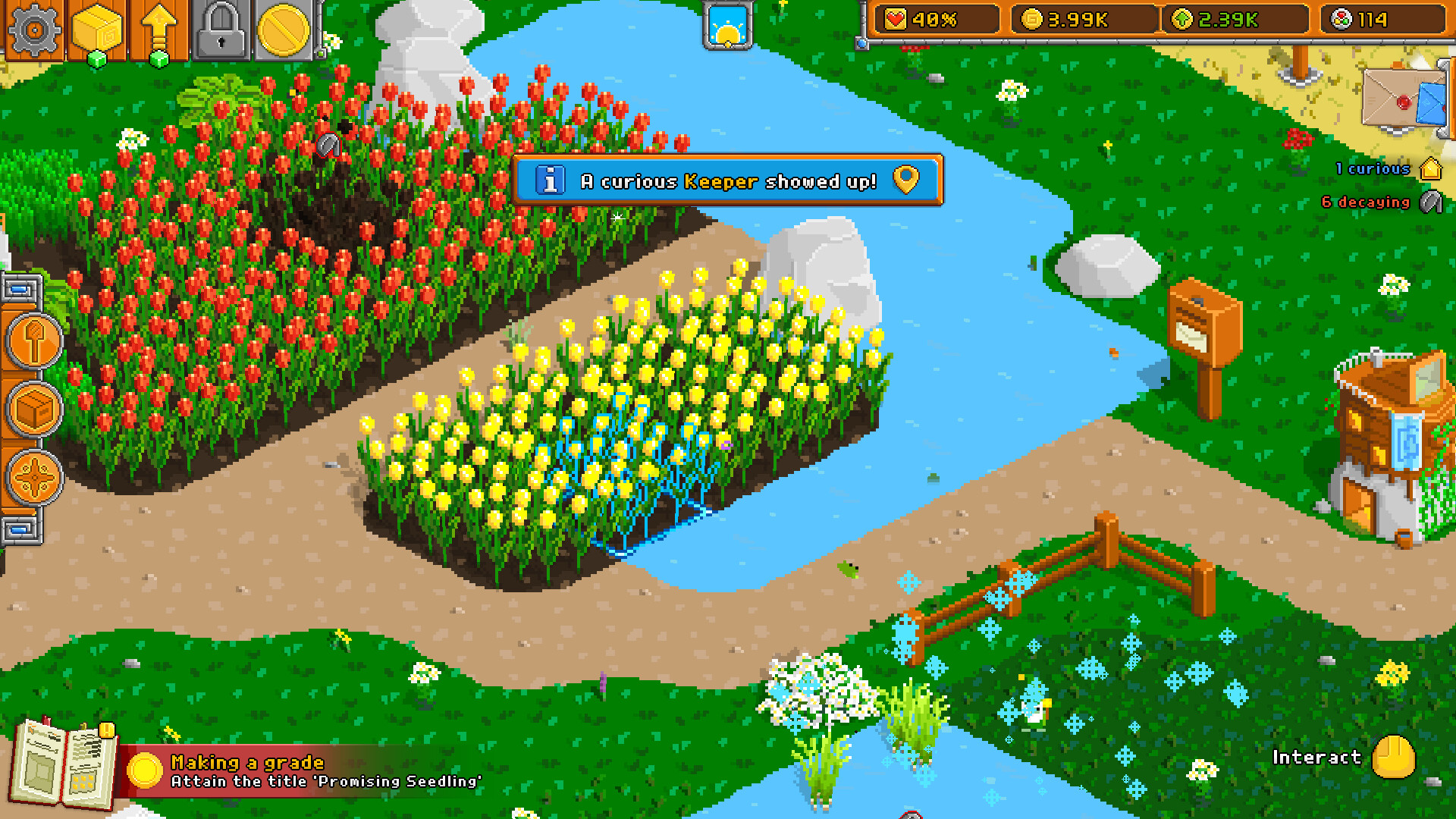Toggle the bottom sidebar latch open
The height and width of the screenshot is (819, 1456).
[x=20, y=529]
